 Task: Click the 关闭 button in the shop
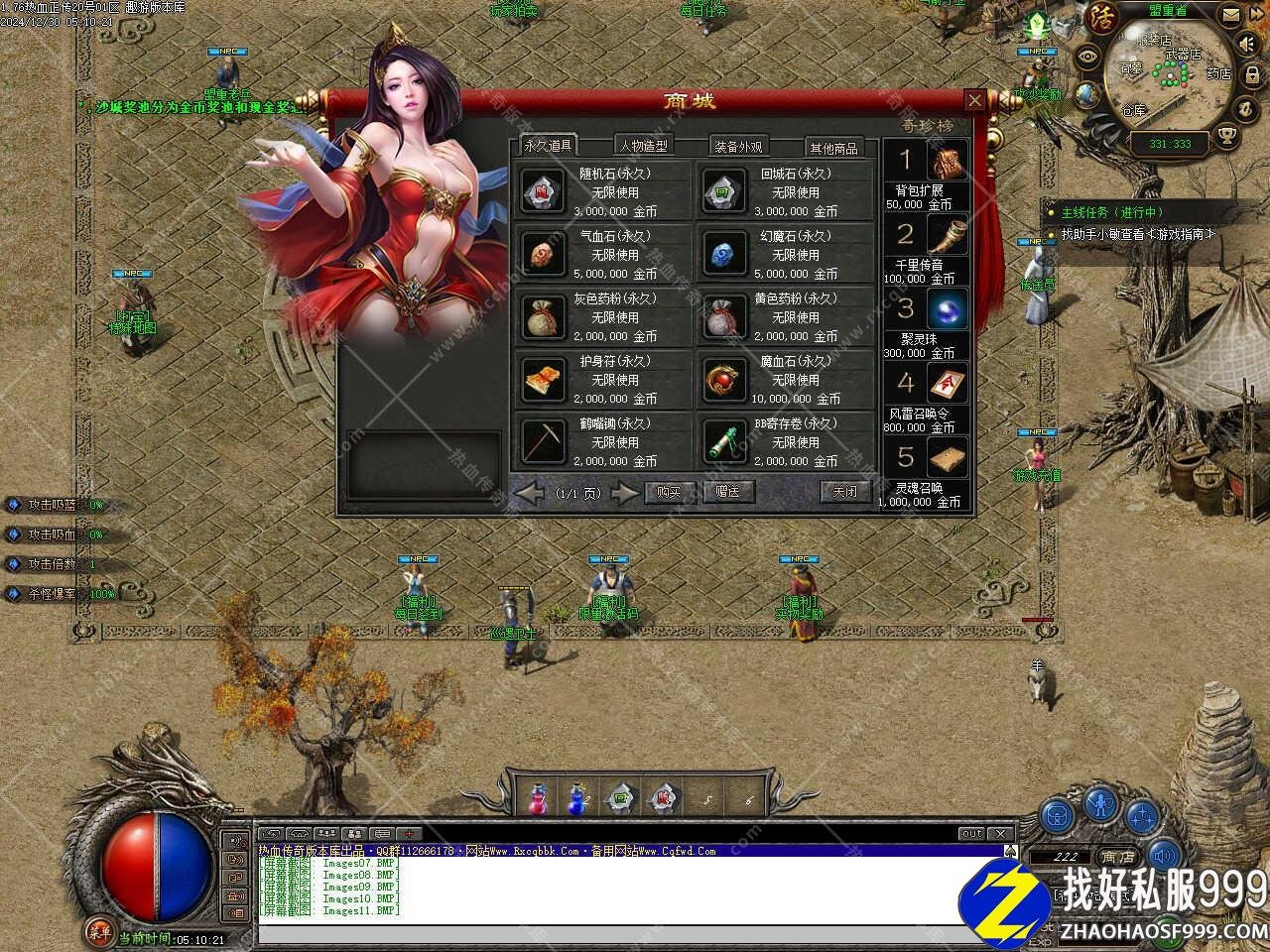(844, 492)
